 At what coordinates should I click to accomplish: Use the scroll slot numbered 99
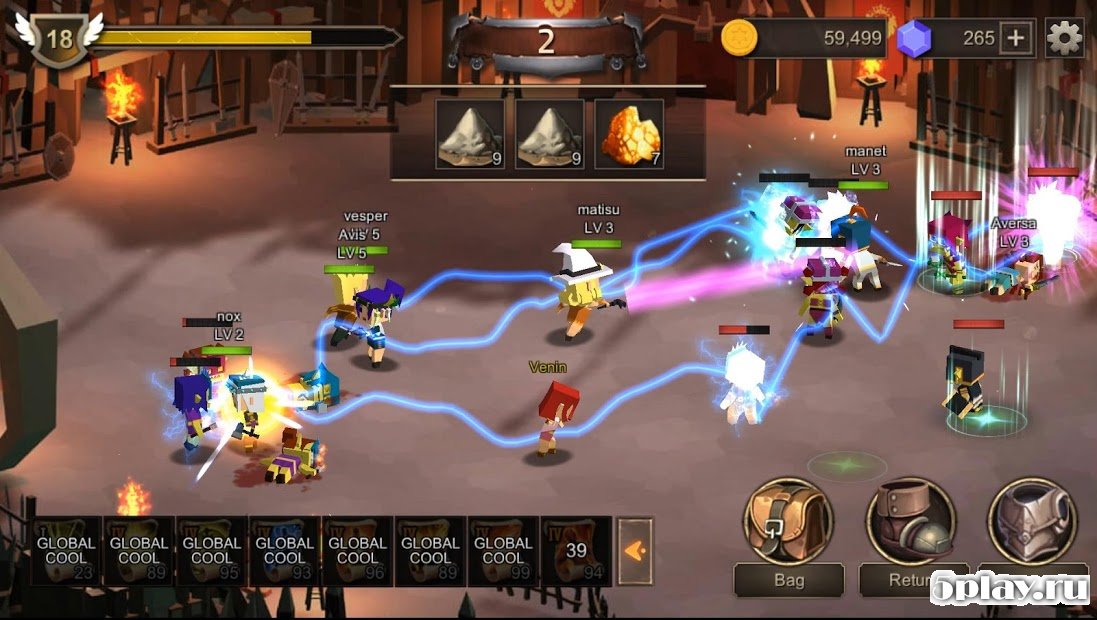(x=504, y=550)
